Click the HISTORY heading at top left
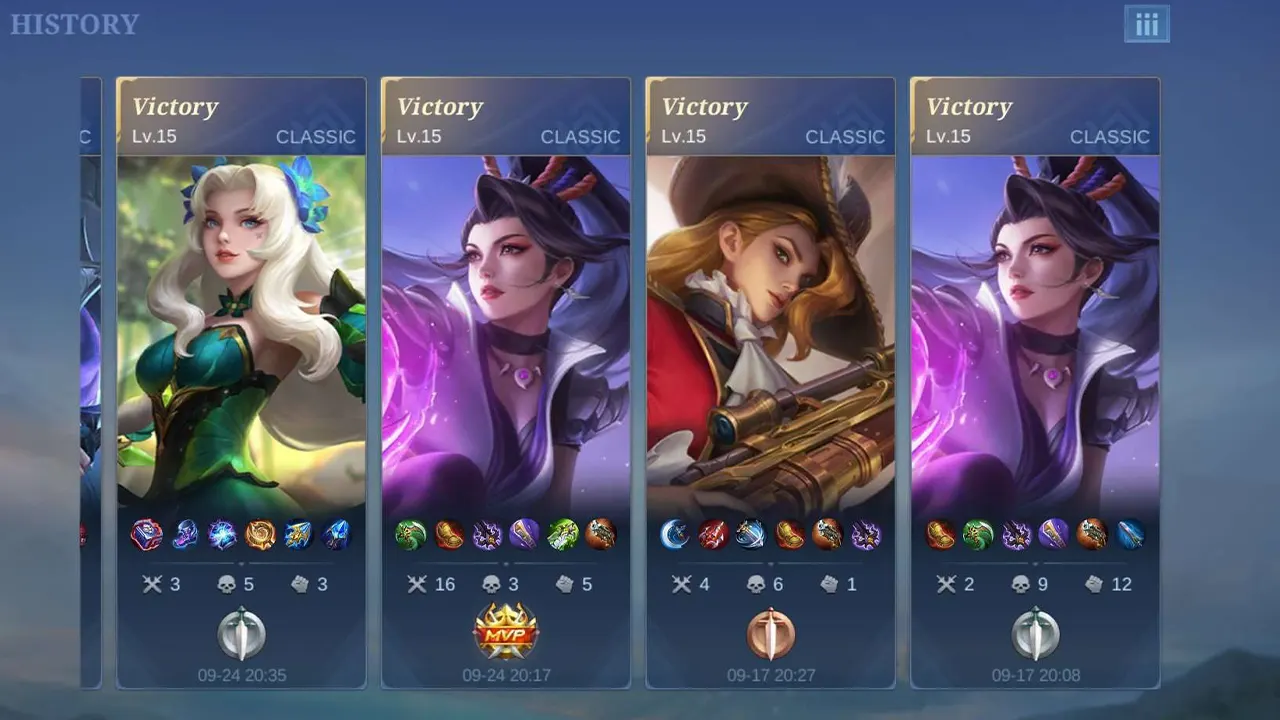Viewport: 1280px width, 720px height. pos(74,24)
